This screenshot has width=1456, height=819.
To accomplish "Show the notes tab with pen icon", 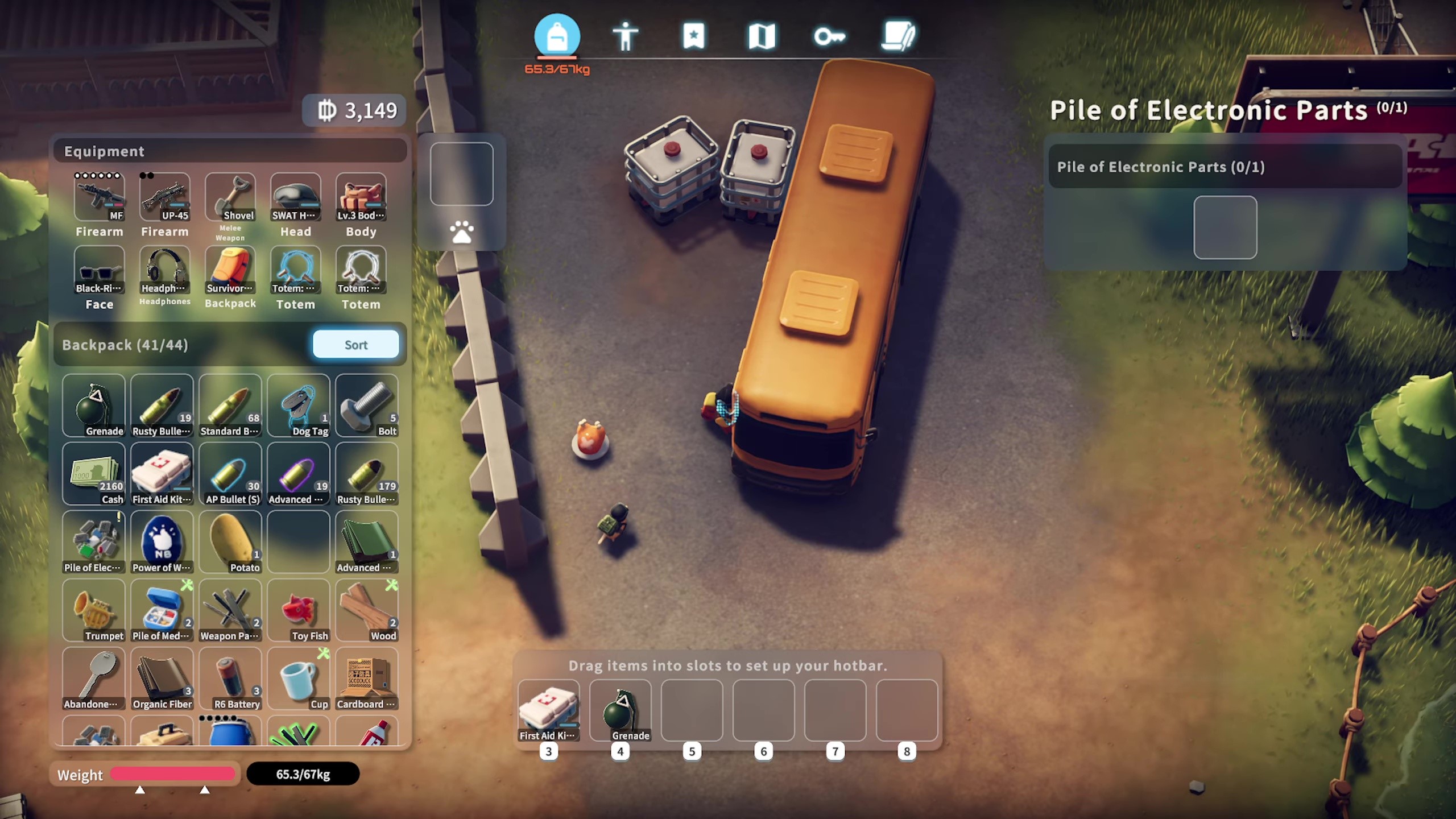I will 898,37.
